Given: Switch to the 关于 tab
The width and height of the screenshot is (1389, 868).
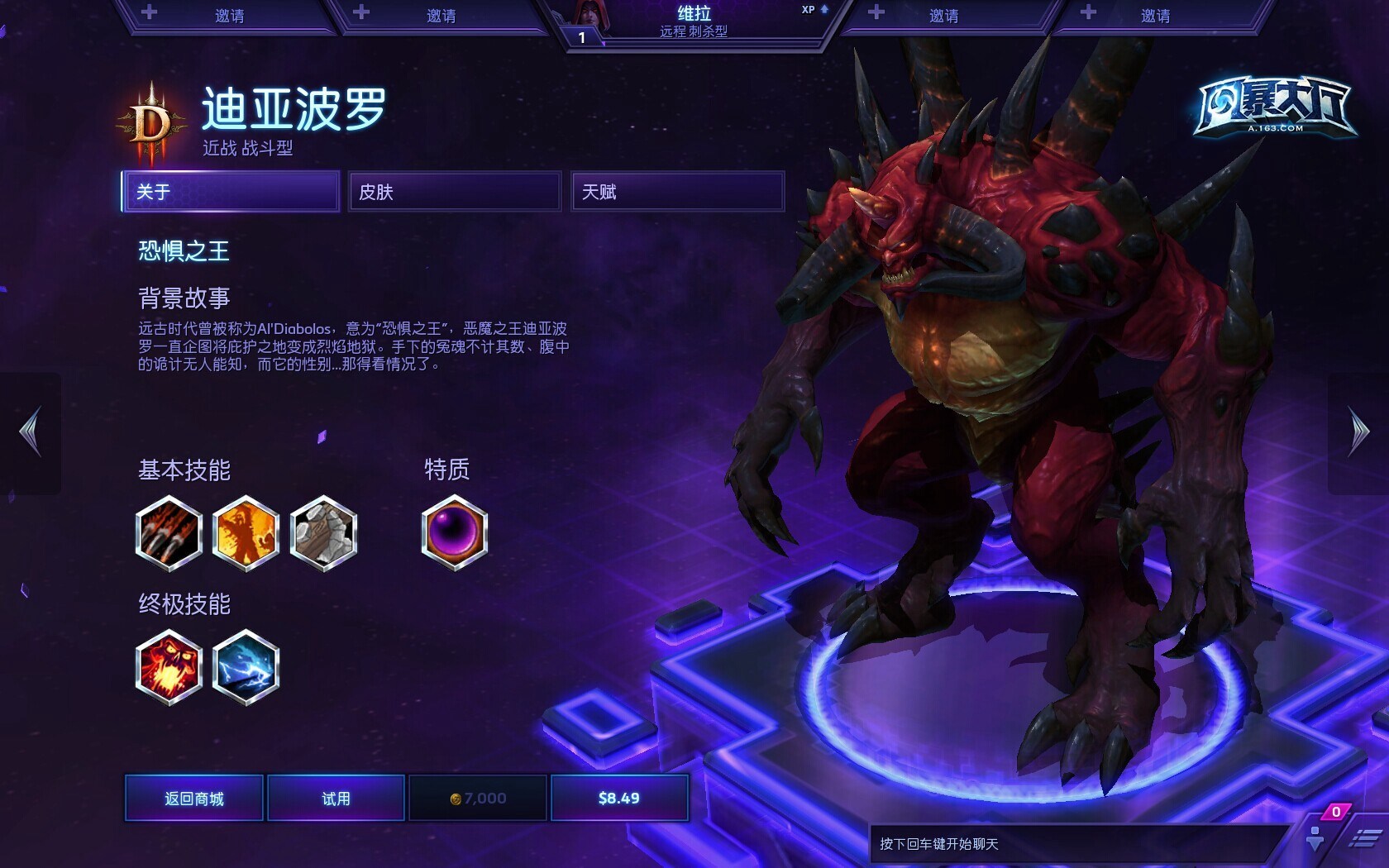Looking at the screenshot, I should [x=231, y=192].
